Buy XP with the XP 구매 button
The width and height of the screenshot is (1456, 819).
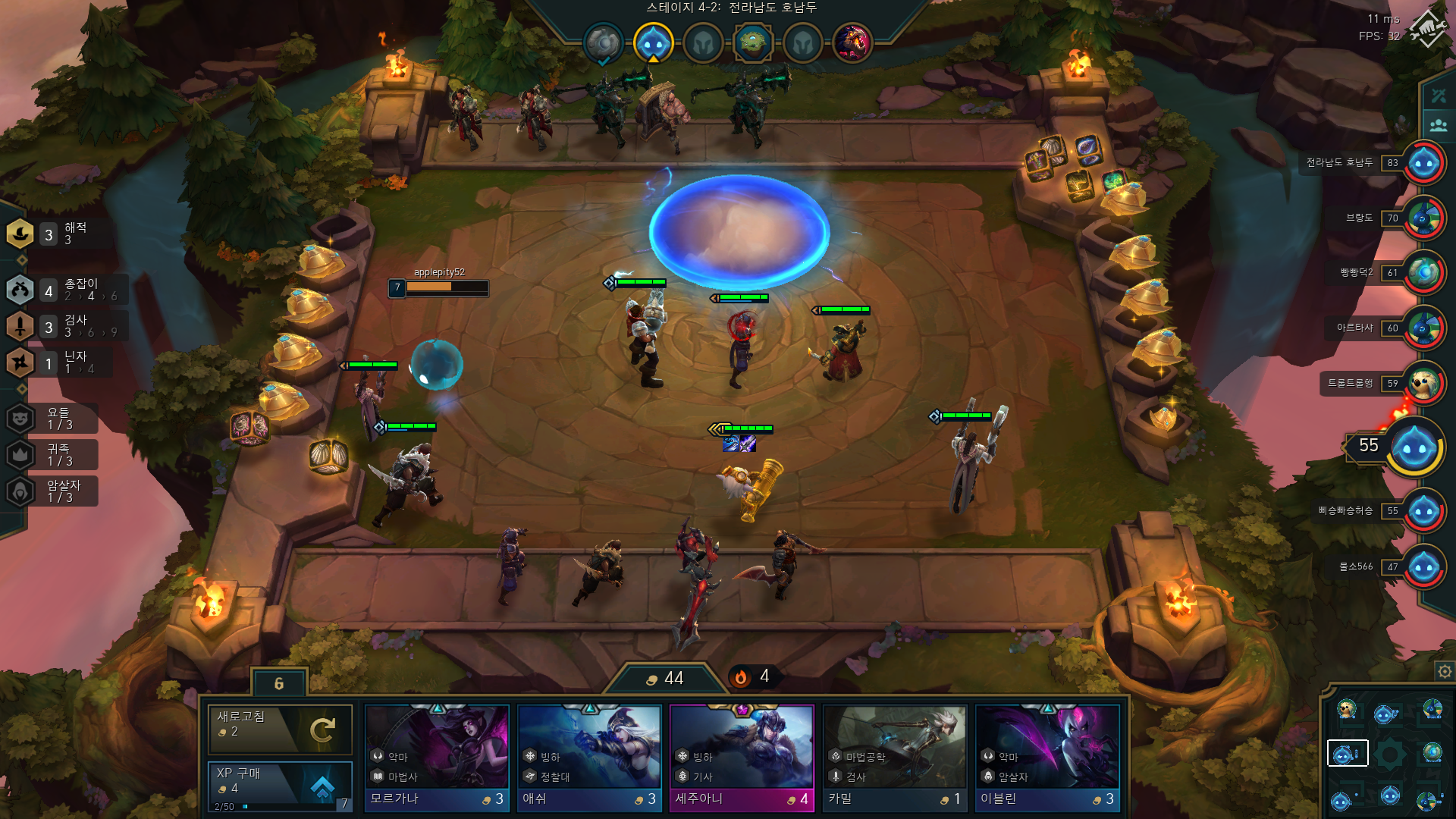[280, 785]
